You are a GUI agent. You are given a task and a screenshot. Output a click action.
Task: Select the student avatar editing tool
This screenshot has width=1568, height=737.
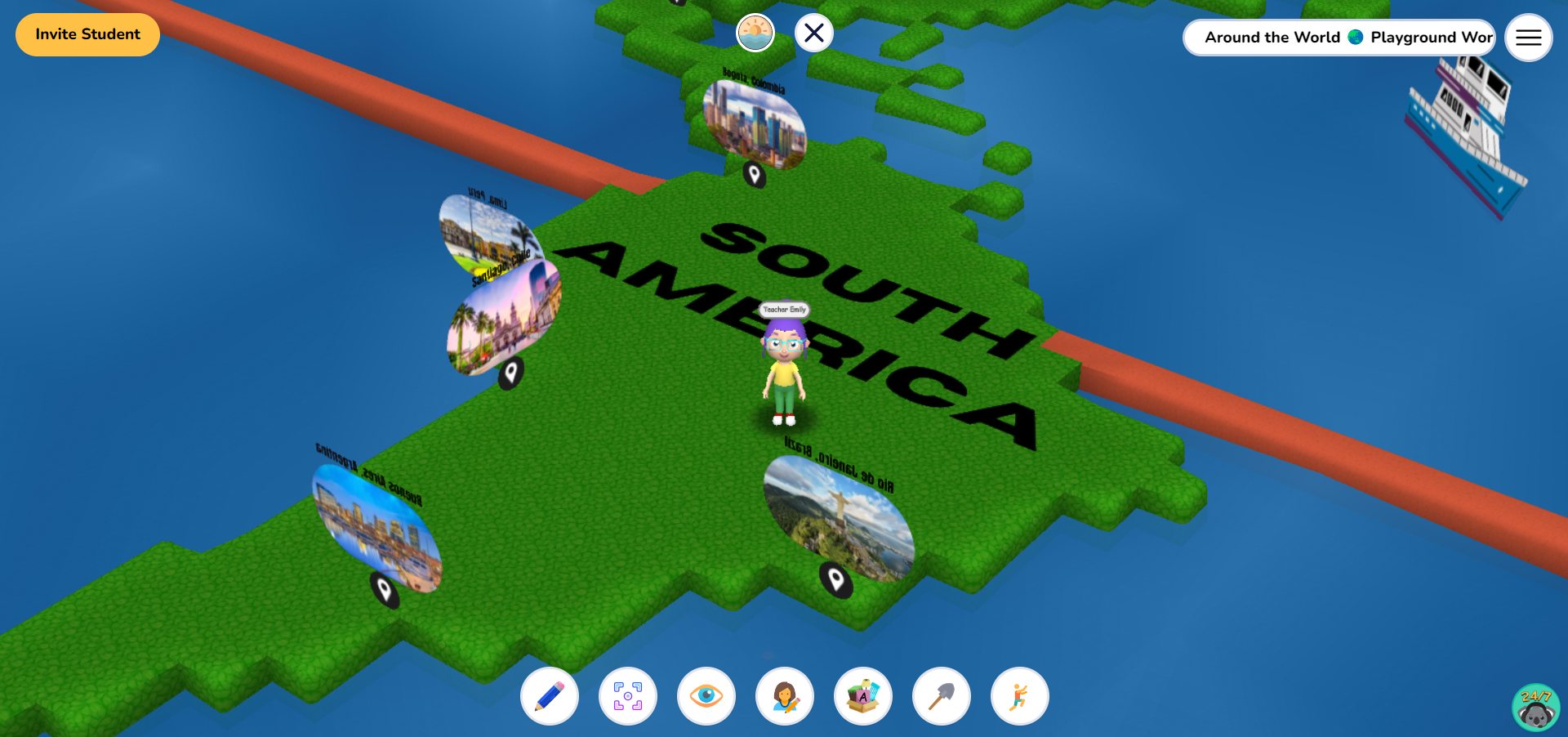tap(784, 695)
